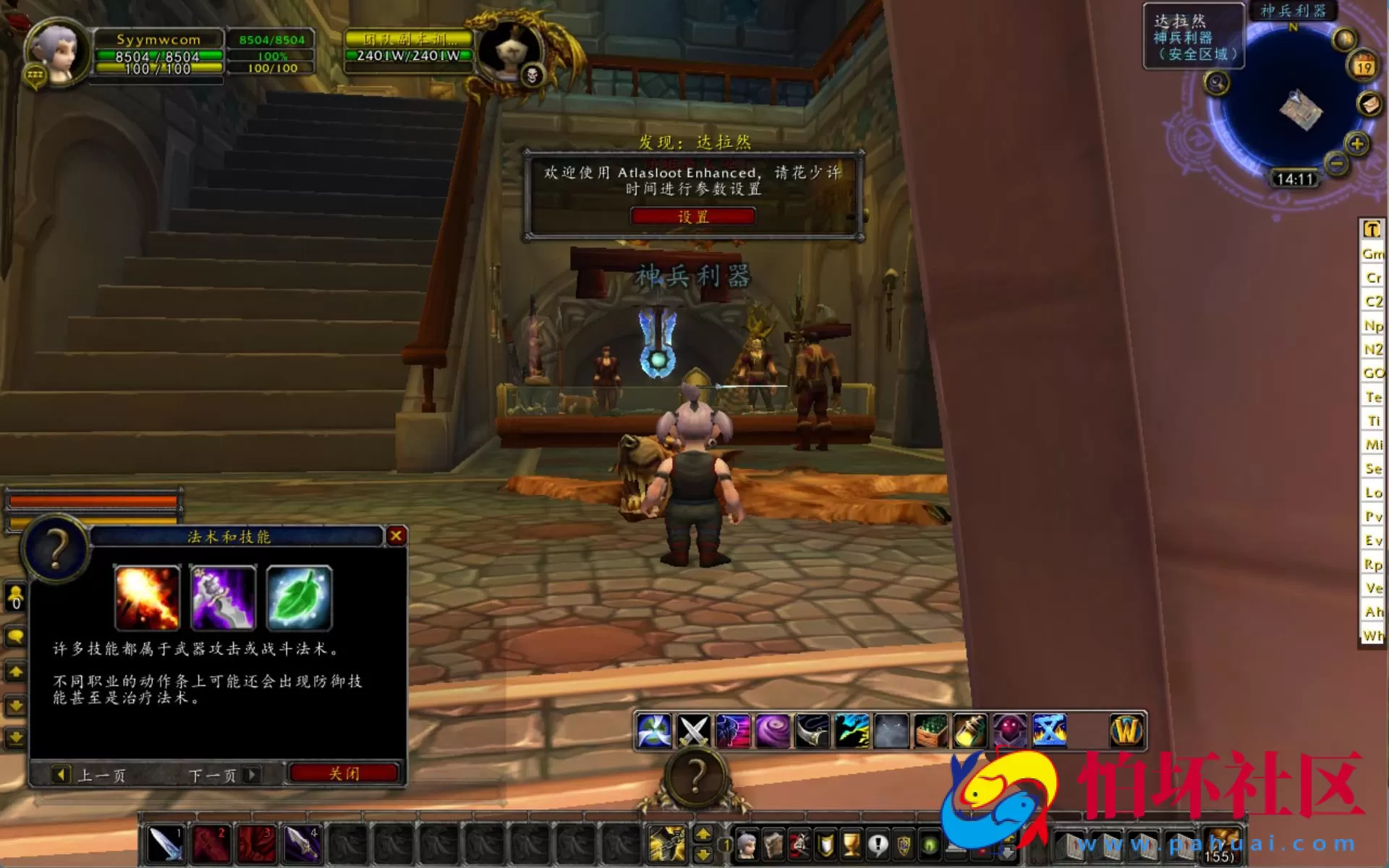Screen dimensions: 1389x868
Task: Click the action bar page-up arrow
Action: pyautogui.click(x=703, y=832)
